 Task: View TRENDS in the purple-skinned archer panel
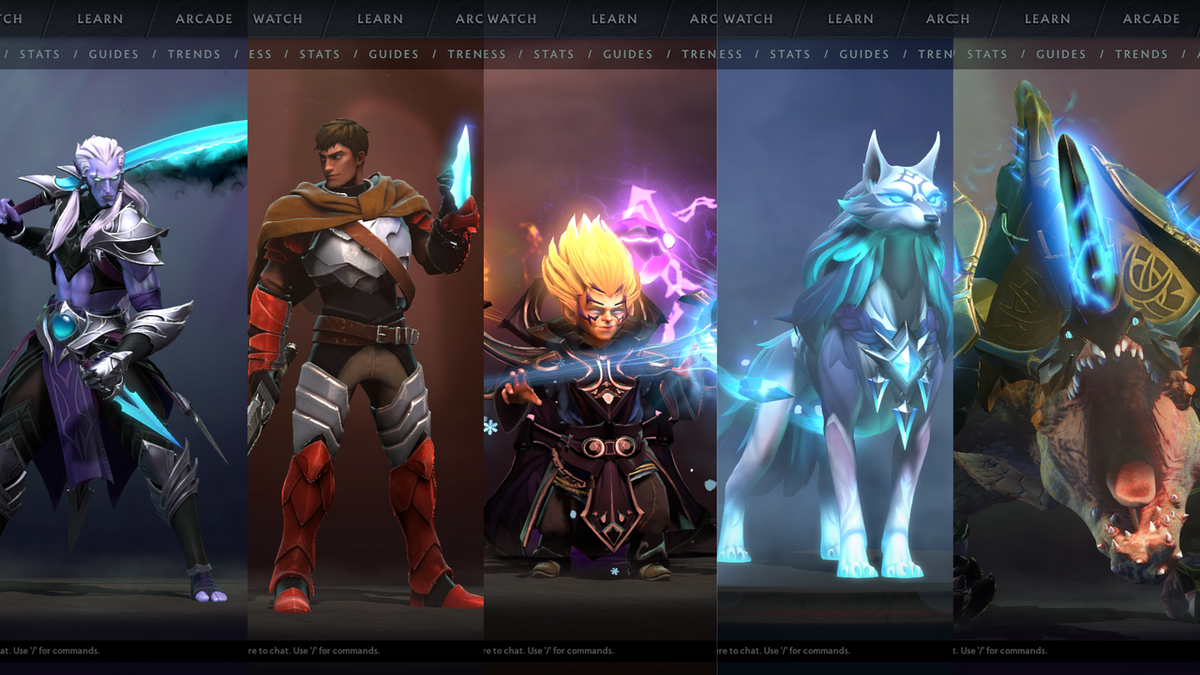pyautogui.click(x=194, y=54)
